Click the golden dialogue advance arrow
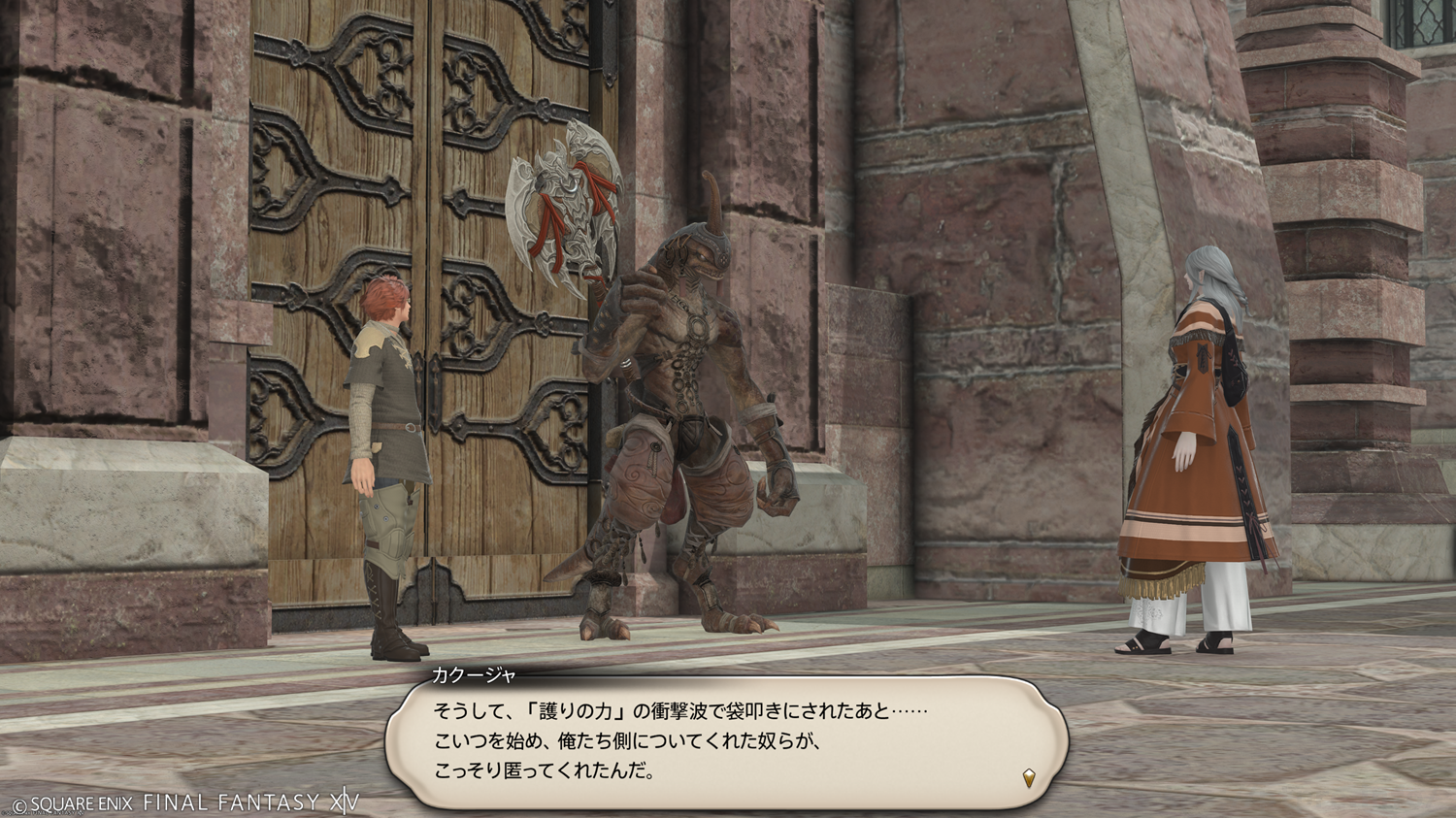1456x818 pixels. pyautogui.click(x=1029, y=777)
